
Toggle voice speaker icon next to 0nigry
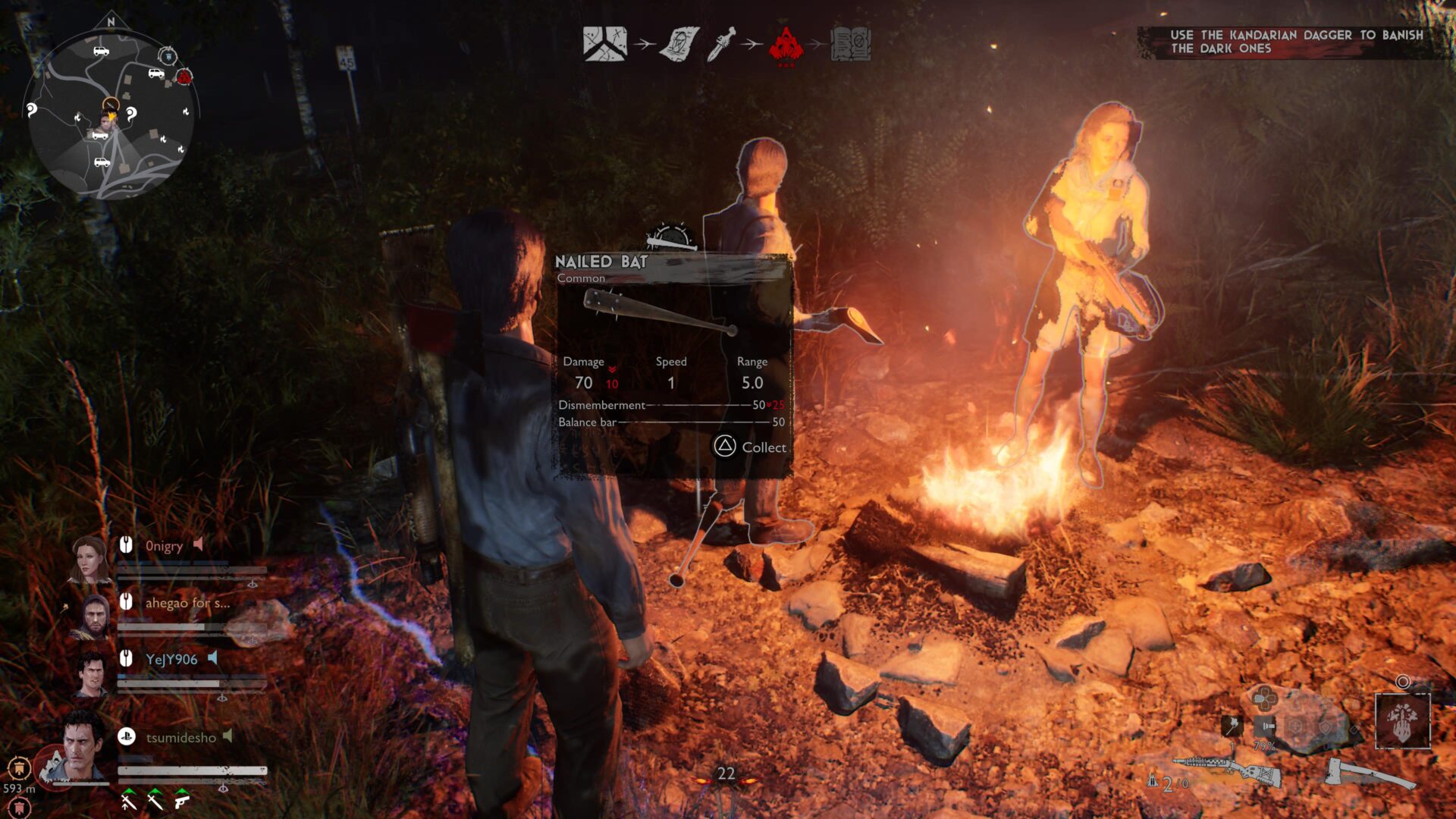(198, 544)
